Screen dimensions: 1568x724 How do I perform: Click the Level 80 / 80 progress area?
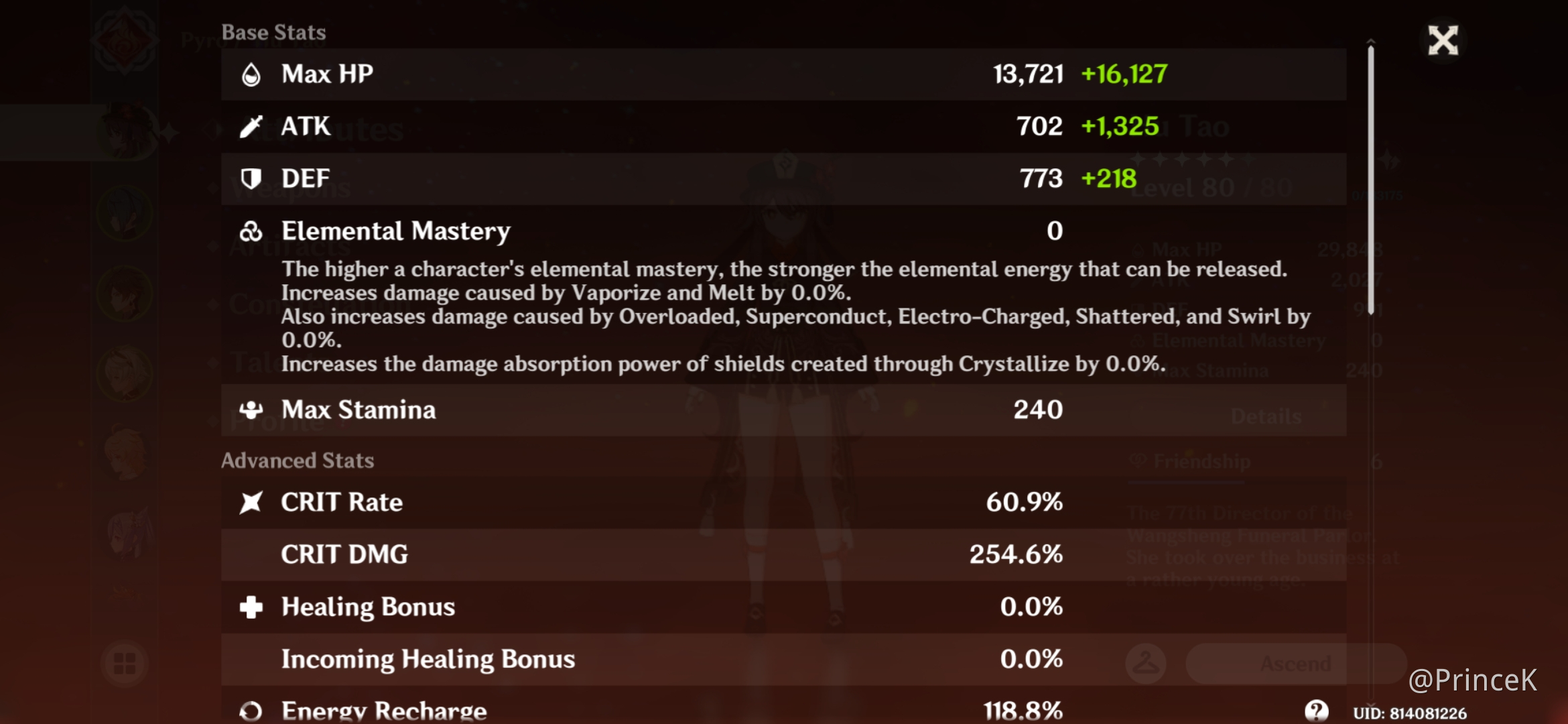(x=1213, y=188)
